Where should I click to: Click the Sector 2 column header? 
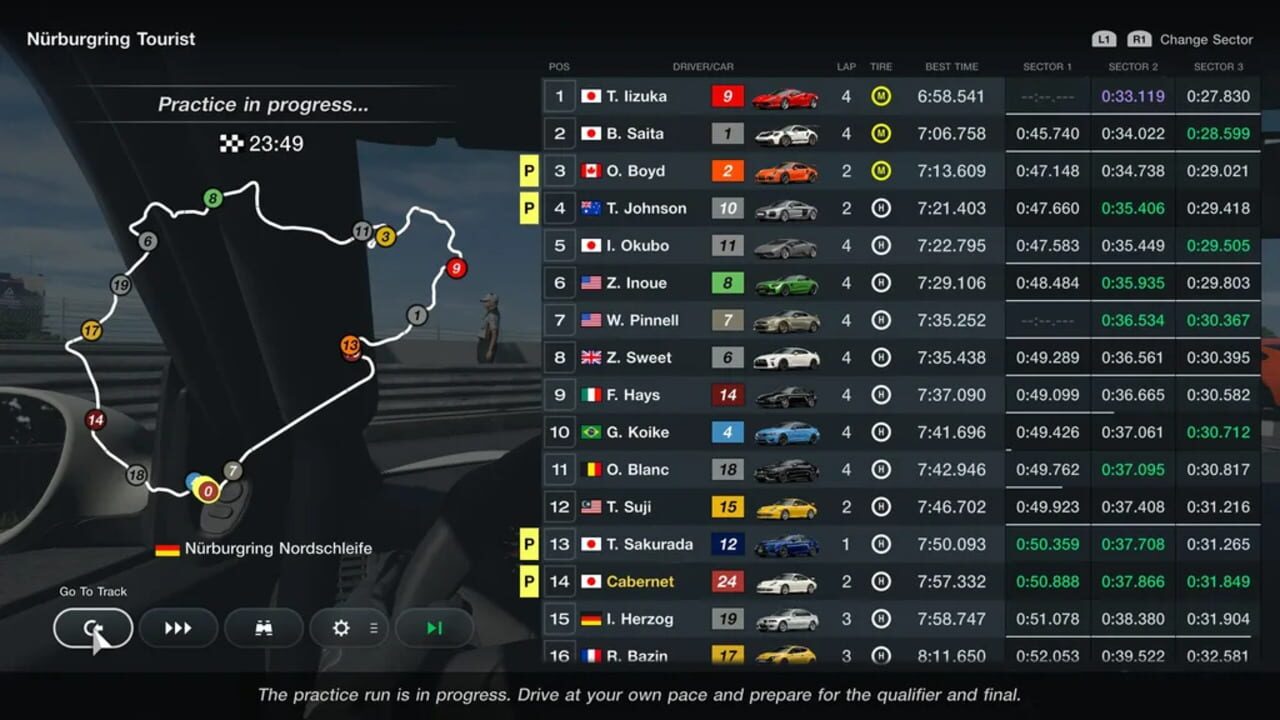click(x=1132, y=66)
